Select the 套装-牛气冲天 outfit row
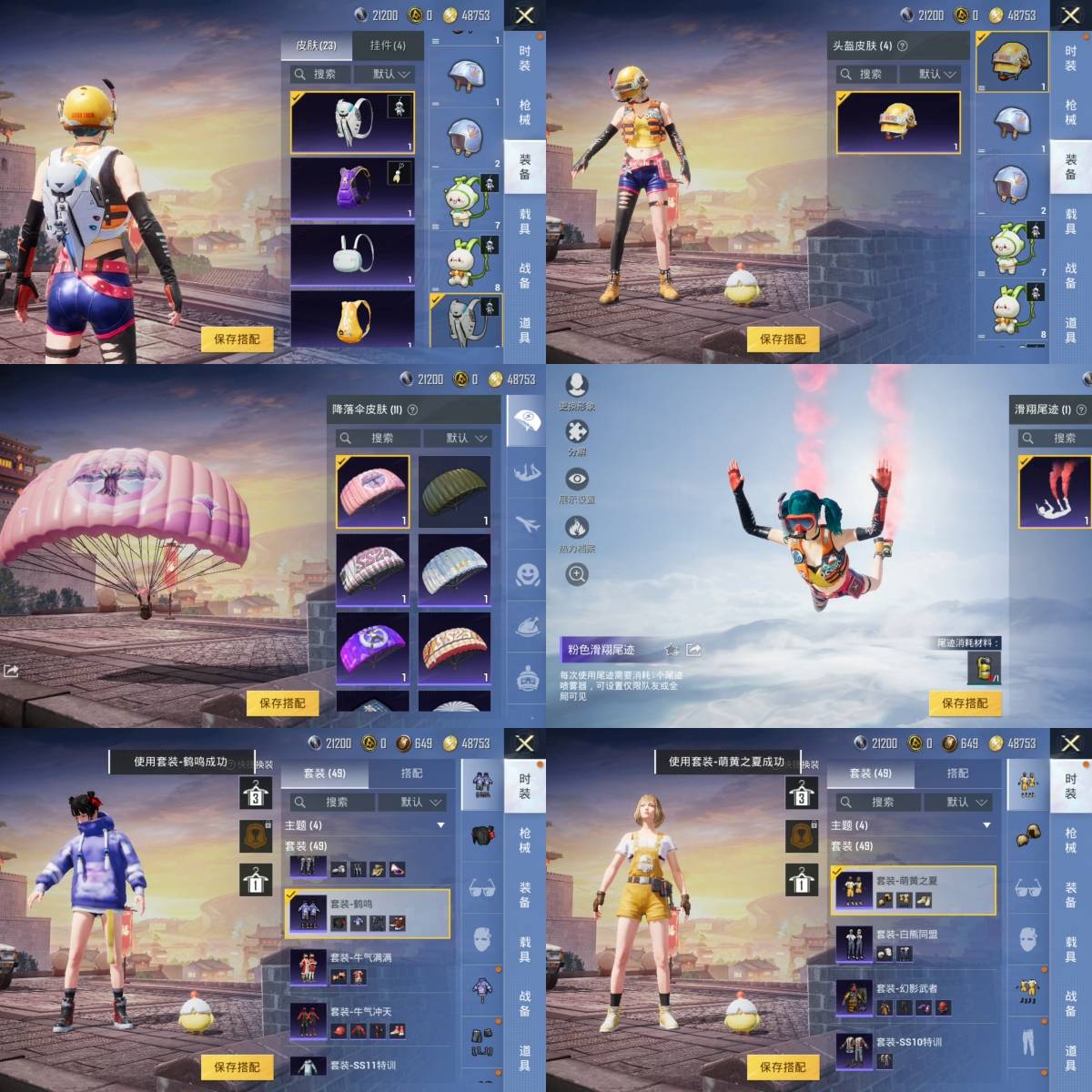This screenshot has height=1092, width=1092. click(367, 1022)
